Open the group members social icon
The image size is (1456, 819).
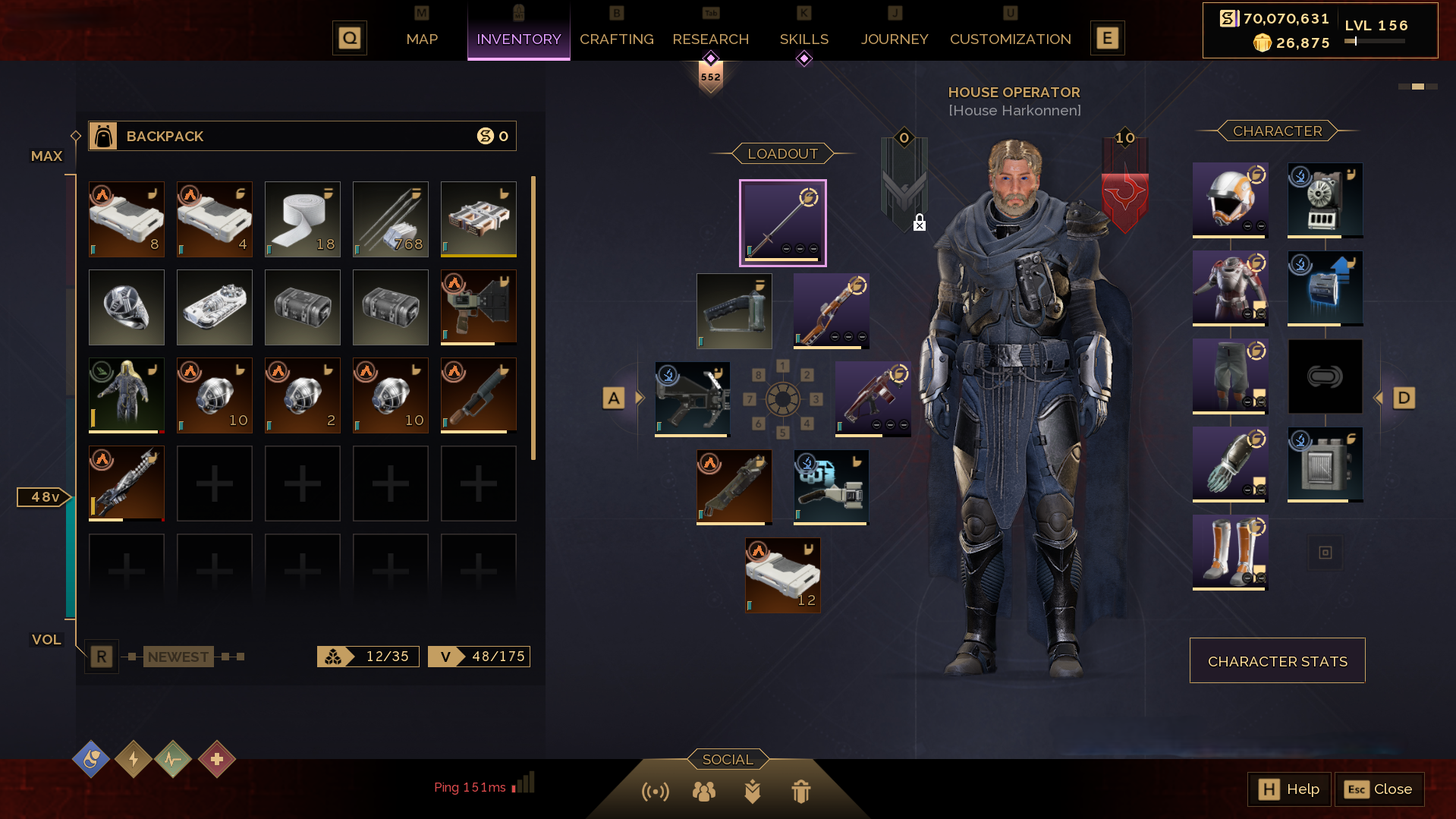pos(703,792)
